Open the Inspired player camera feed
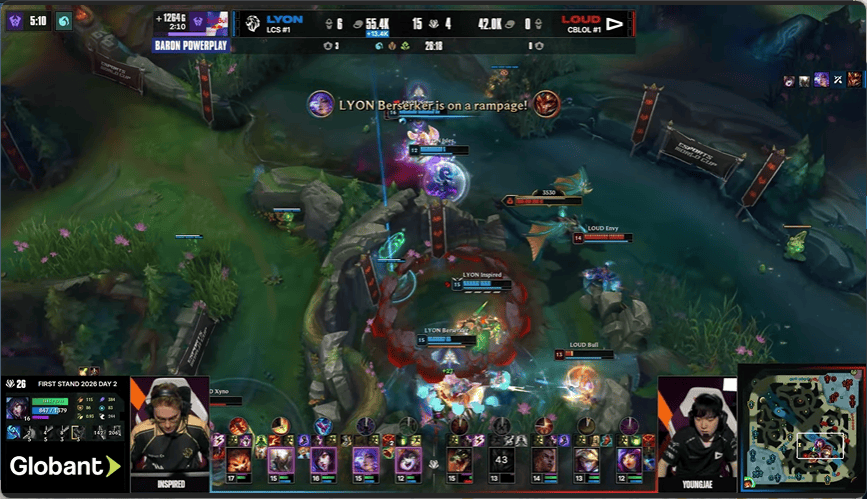 click(x=169, y=432)
